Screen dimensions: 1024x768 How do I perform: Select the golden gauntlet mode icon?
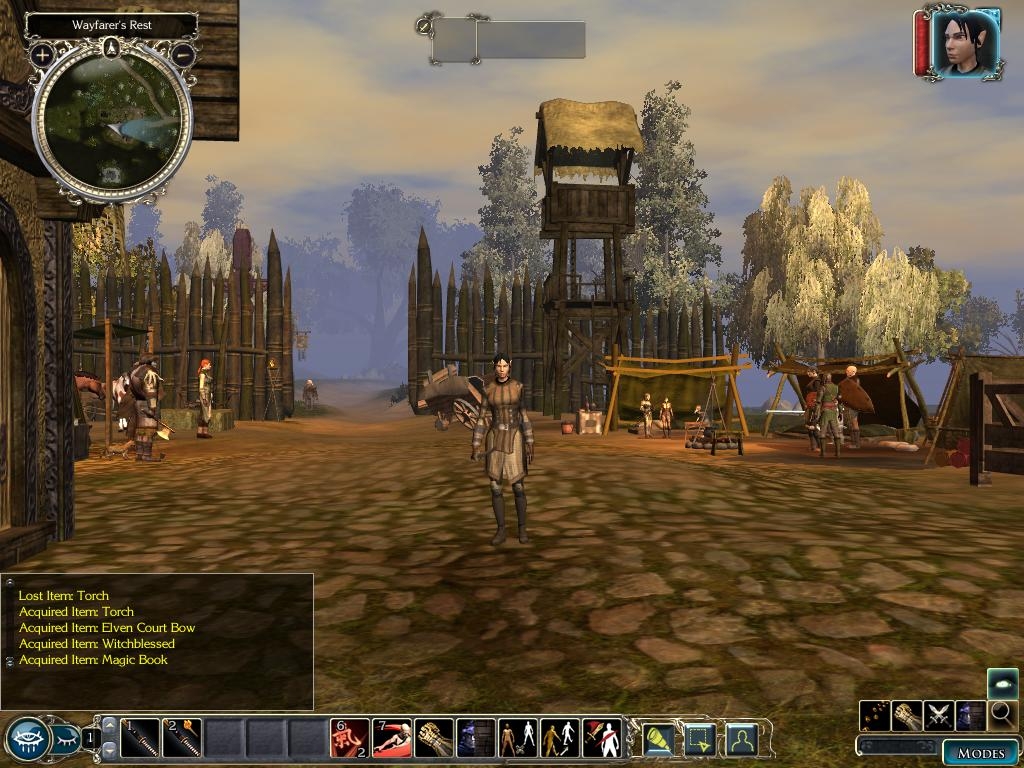coord(907,716)
